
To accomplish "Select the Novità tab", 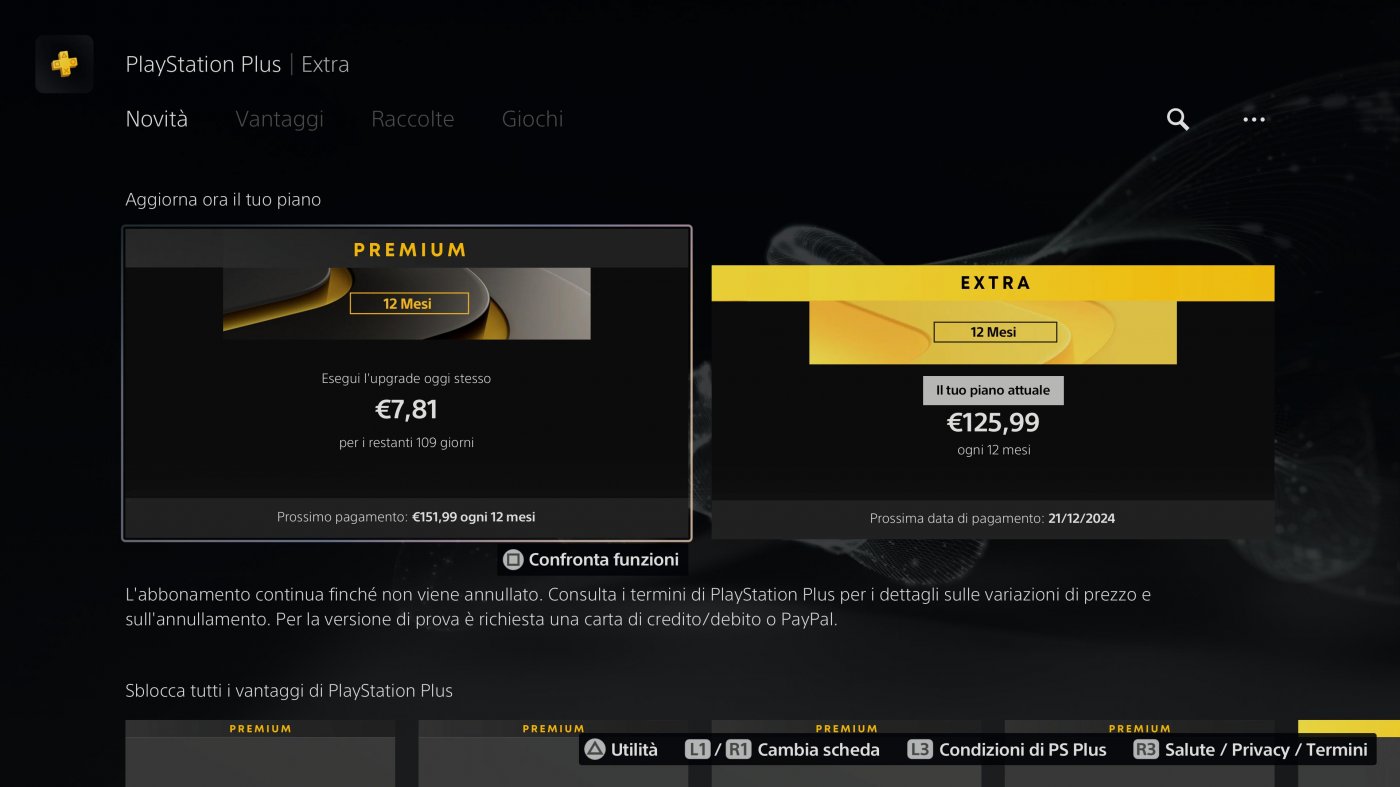I will coord(155,118).
